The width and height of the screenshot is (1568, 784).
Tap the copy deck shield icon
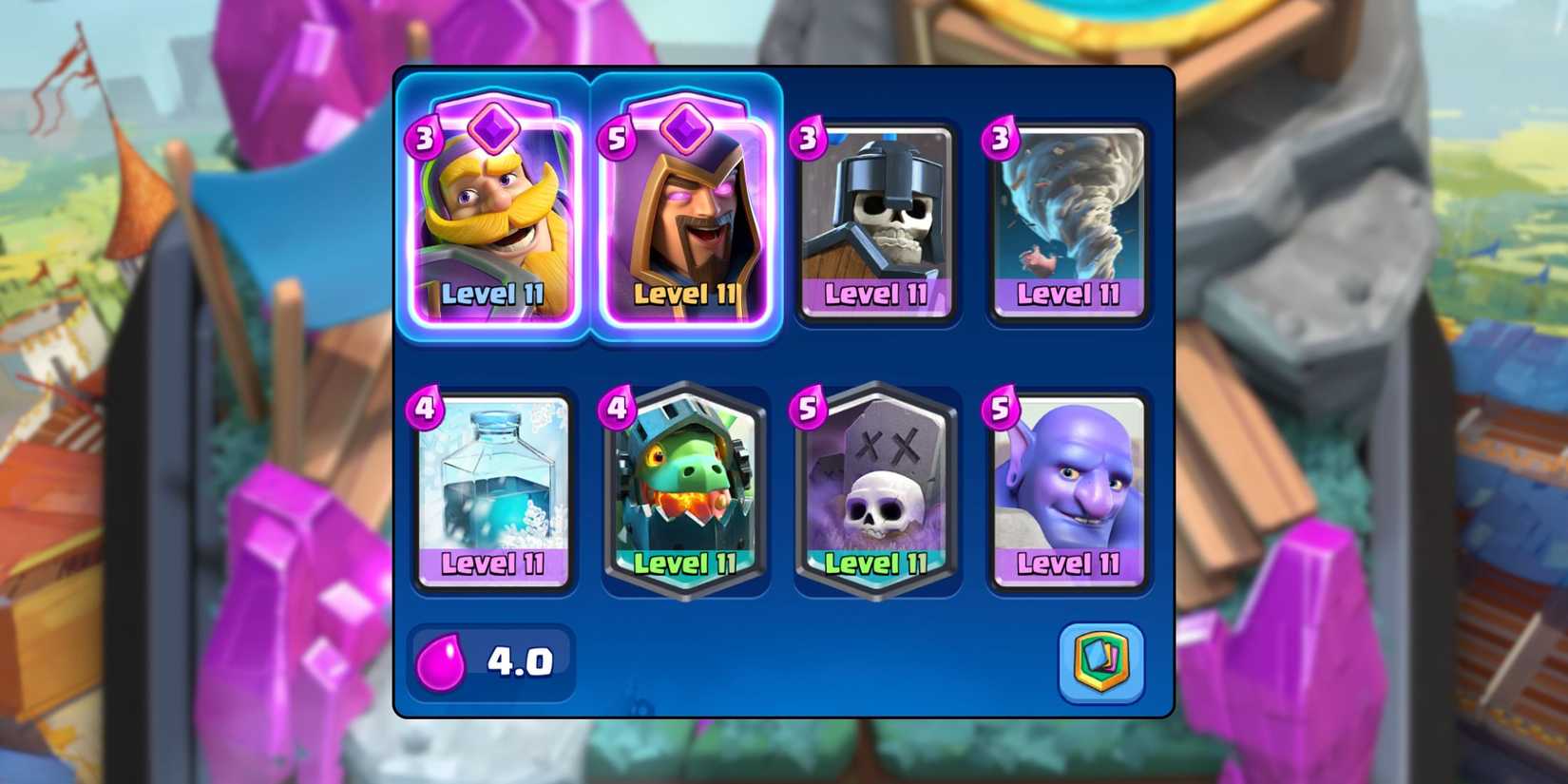click(x=1102, y=662)
